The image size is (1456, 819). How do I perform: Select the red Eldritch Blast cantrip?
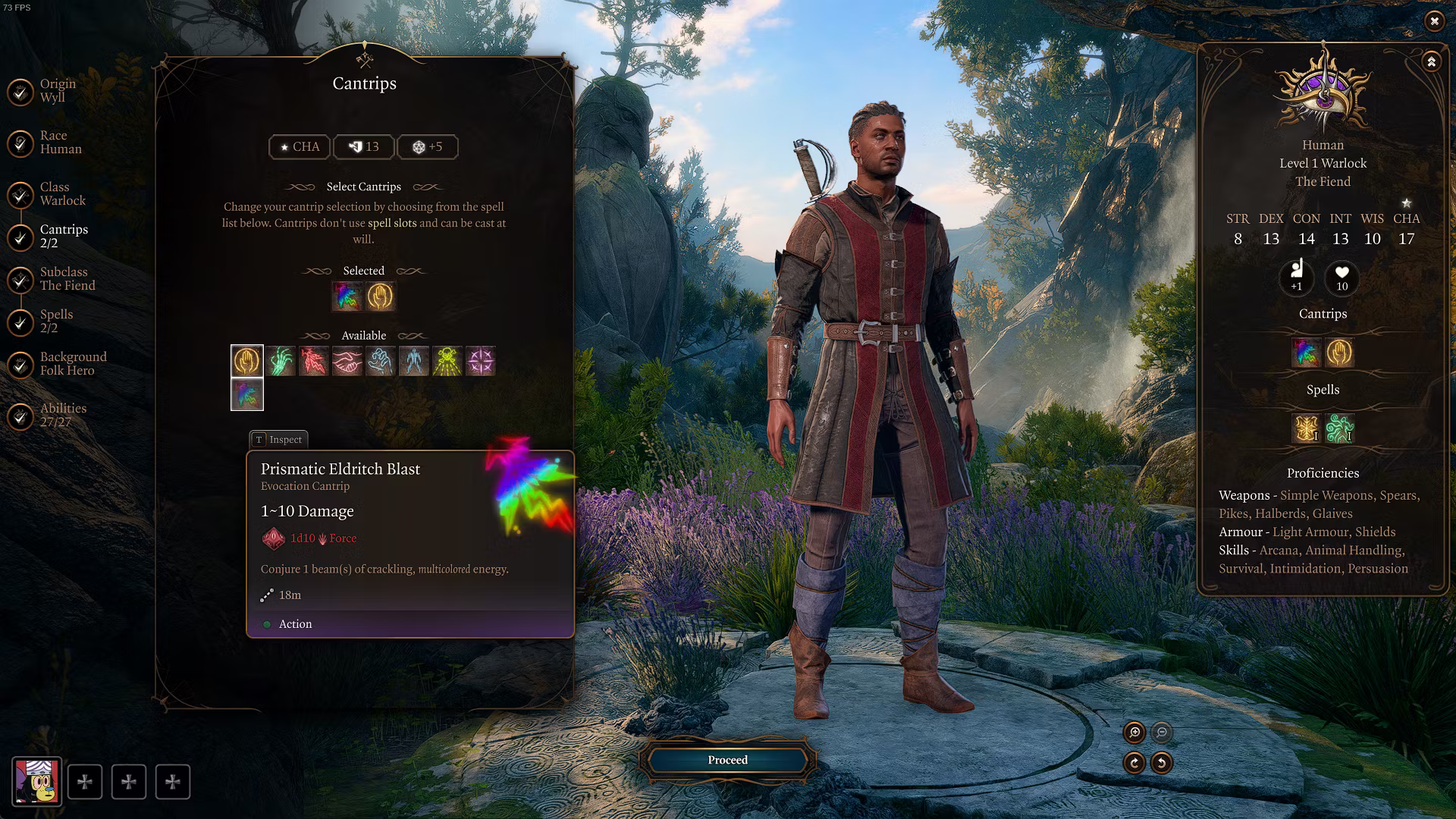coord(314,361)
